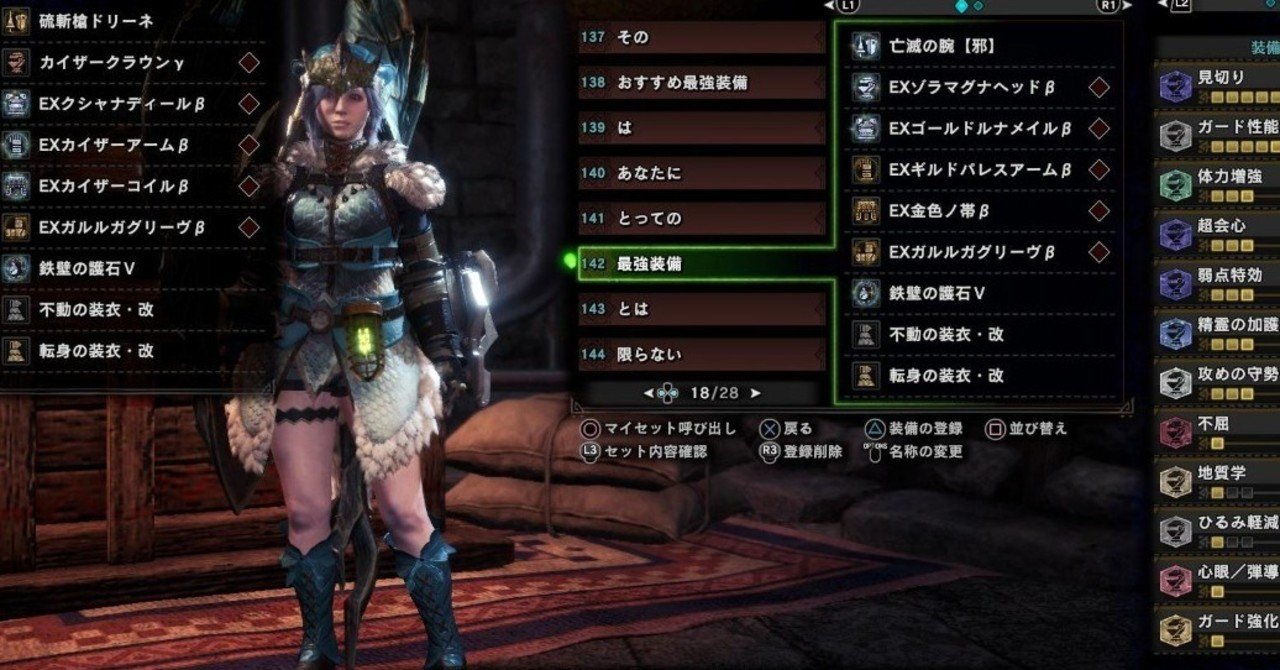This screenshot has height=670, width=1280.
Task: Select EXゴールドルナメイルβ chest armor
Action: [978, 129]
